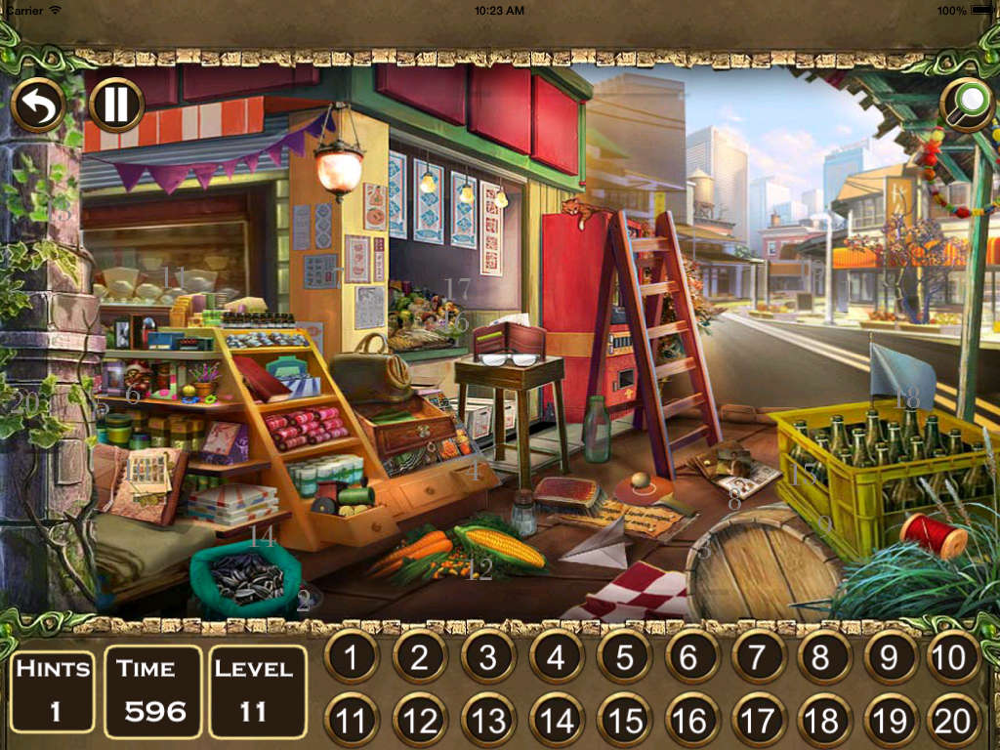
Task: Tap the number 3 circle
Action: pyautogui.click(x=488, y=657)
